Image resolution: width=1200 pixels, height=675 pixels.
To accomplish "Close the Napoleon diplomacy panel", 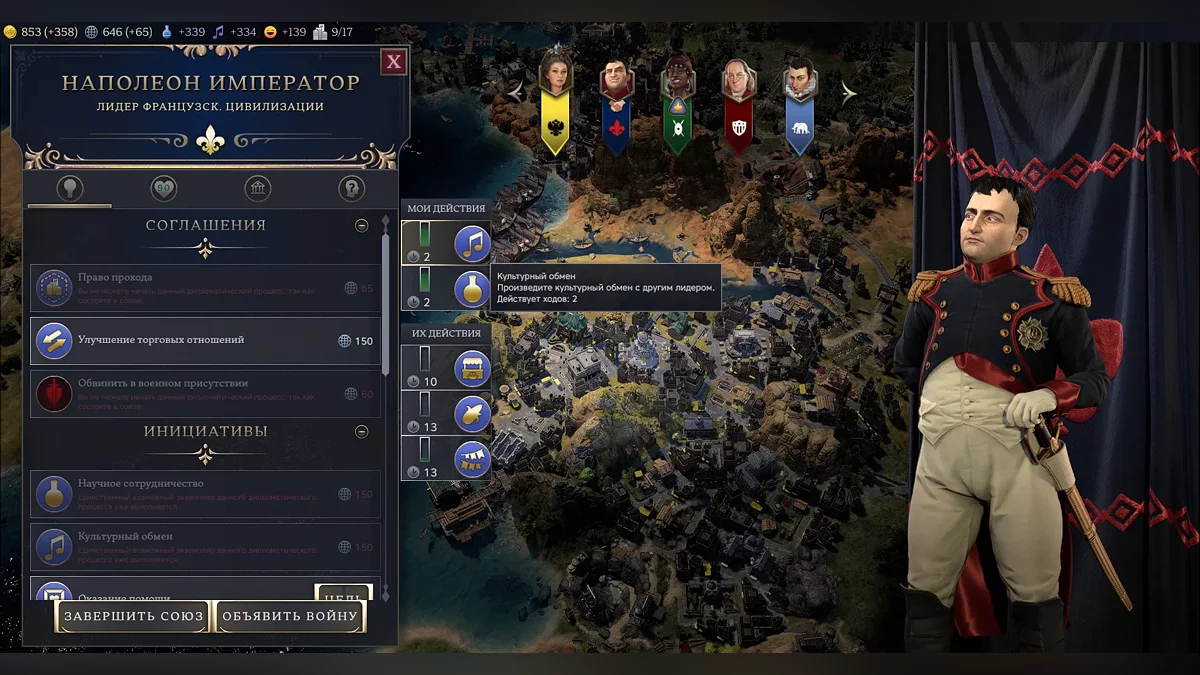I will tap(394, 62).
